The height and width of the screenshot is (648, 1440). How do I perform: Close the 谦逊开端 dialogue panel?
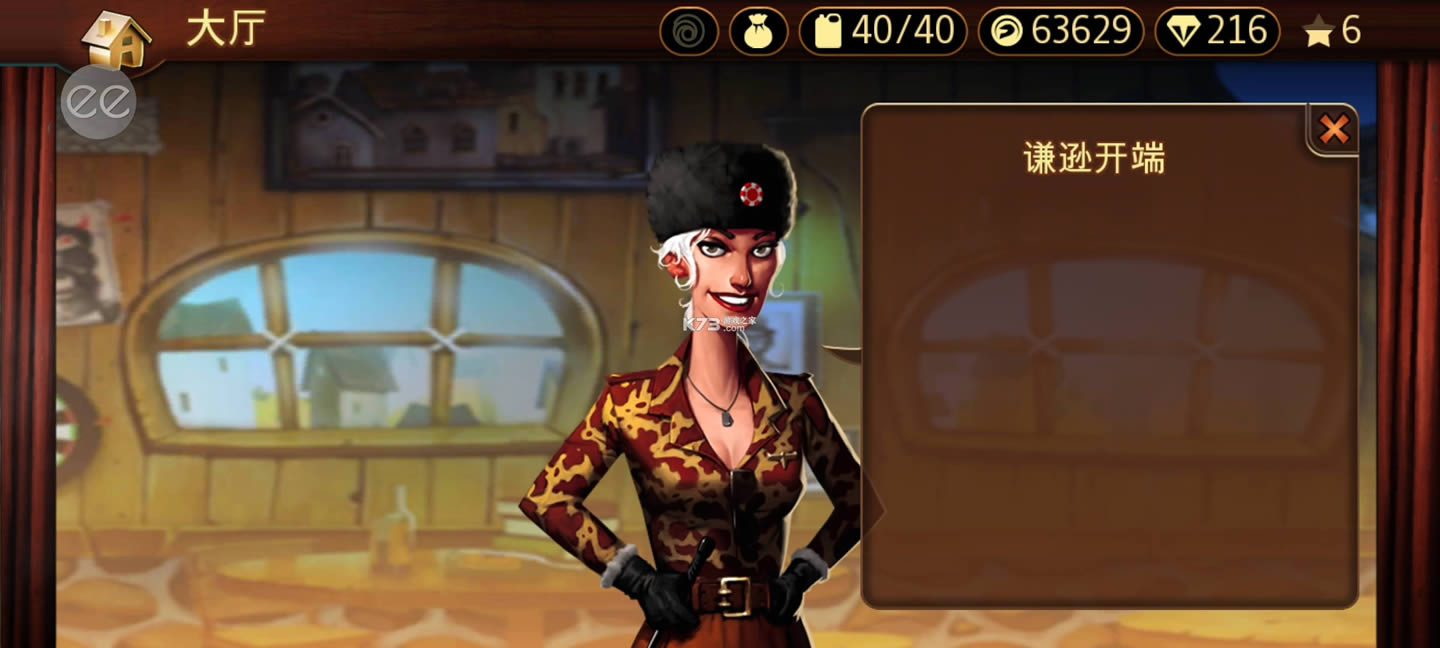1333,129
